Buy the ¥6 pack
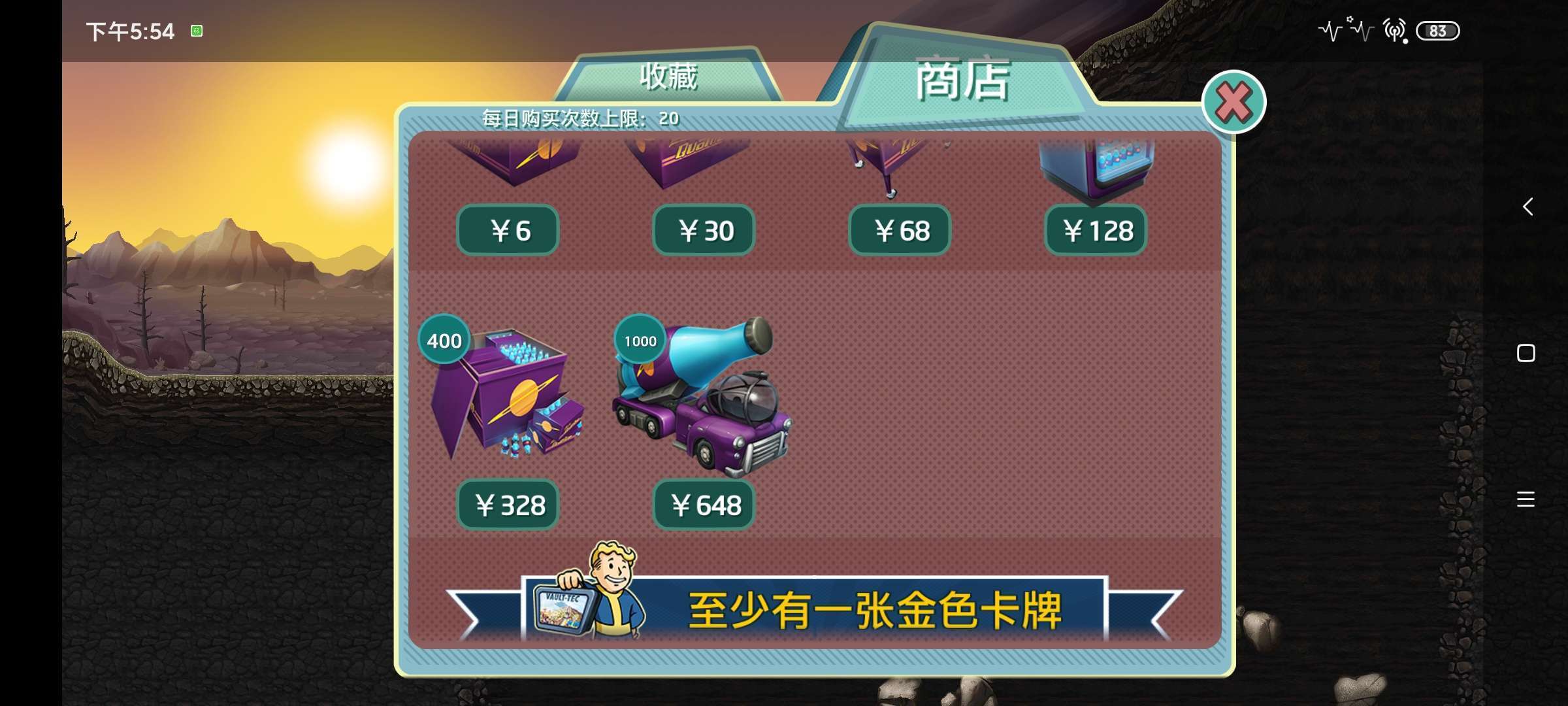 point(508,230)
